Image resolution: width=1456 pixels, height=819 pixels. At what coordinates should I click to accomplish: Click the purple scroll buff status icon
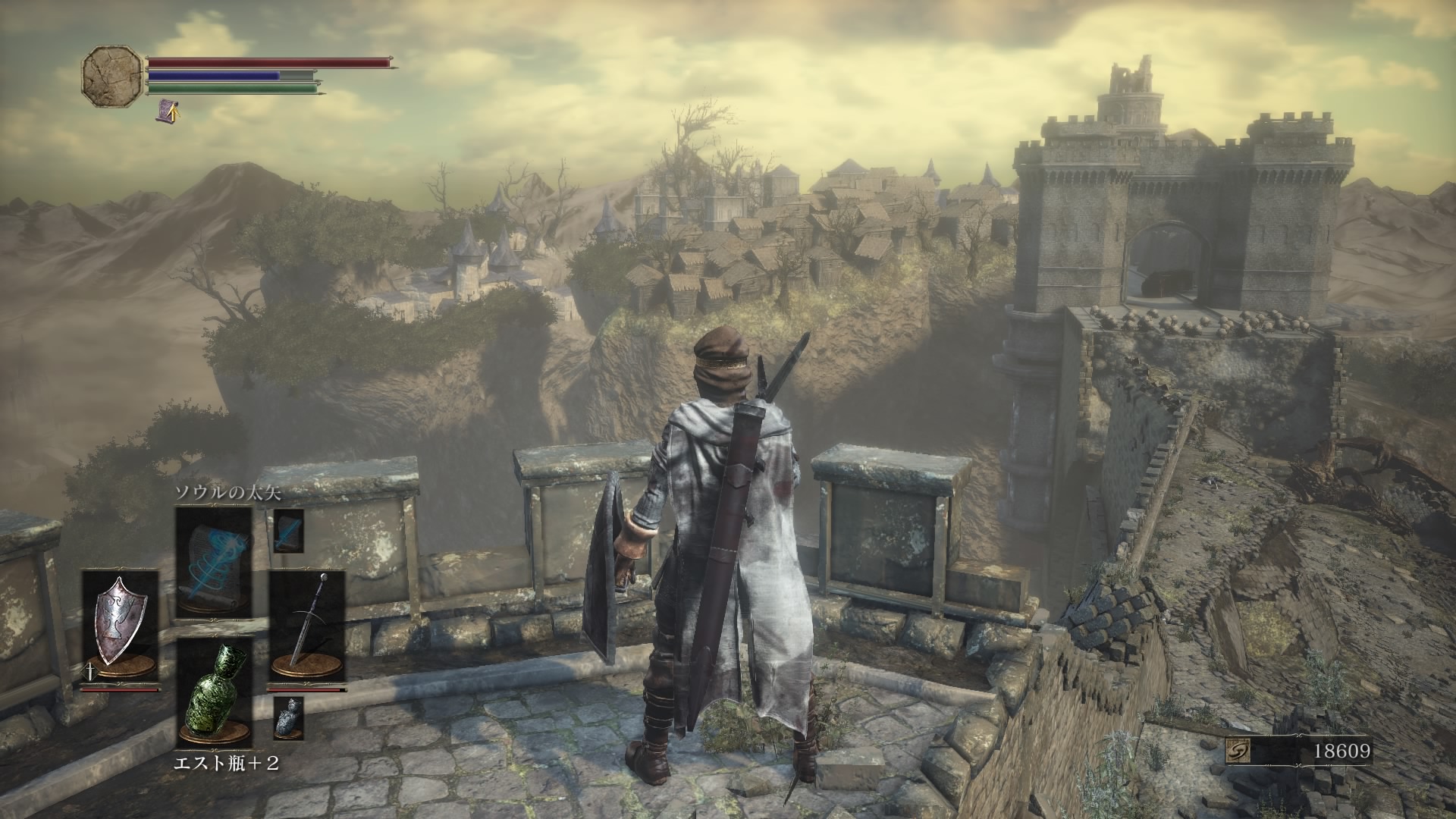coord(168,111)
